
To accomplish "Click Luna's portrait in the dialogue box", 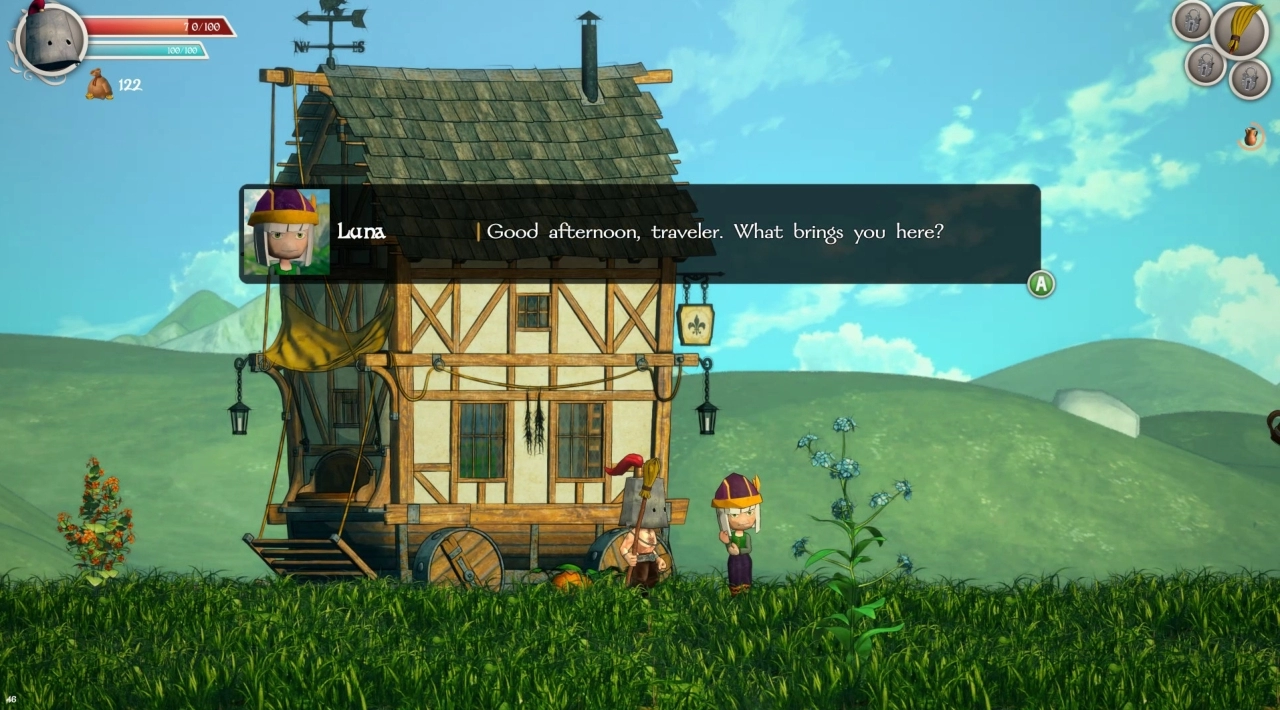I will pyautogui.click(x=287, y=231).
